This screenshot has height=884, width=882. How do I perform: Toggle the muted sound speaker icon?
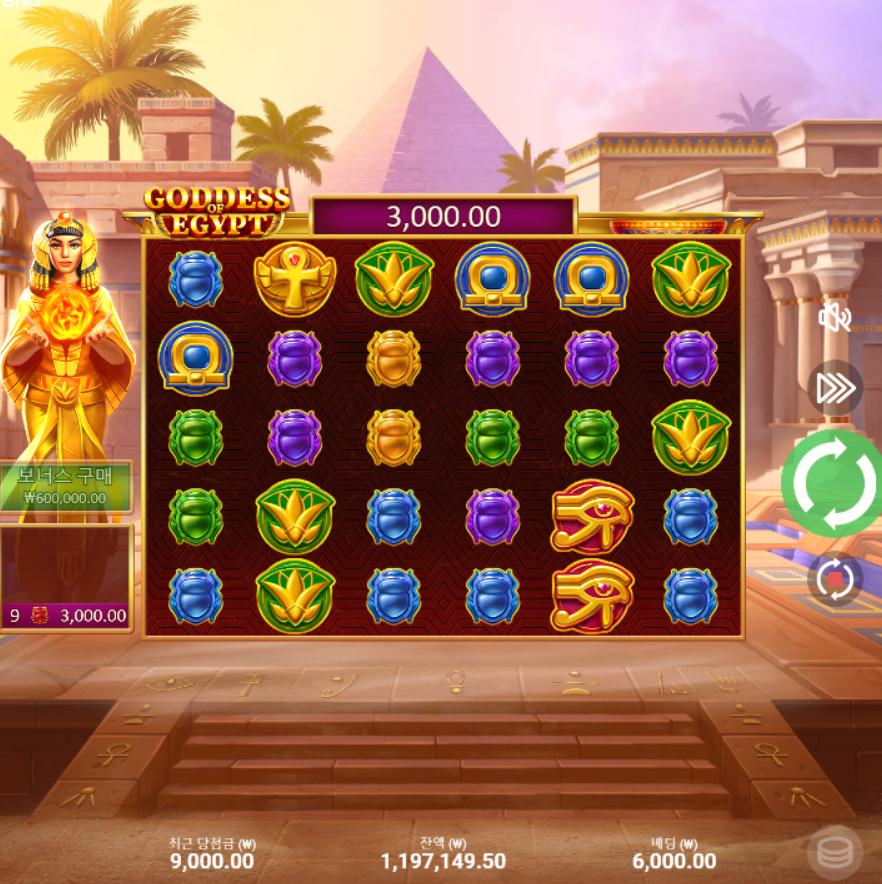pos(834,318)
